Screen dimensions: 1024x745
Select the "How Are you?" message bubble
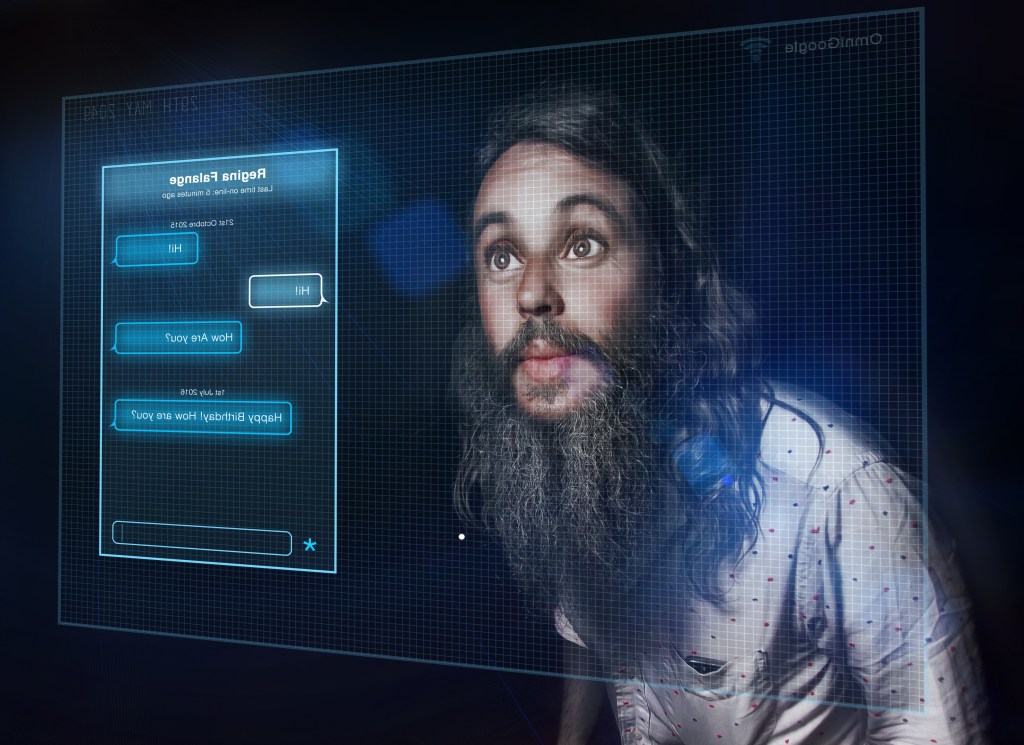pyautogui.click(x=179, y=337)
